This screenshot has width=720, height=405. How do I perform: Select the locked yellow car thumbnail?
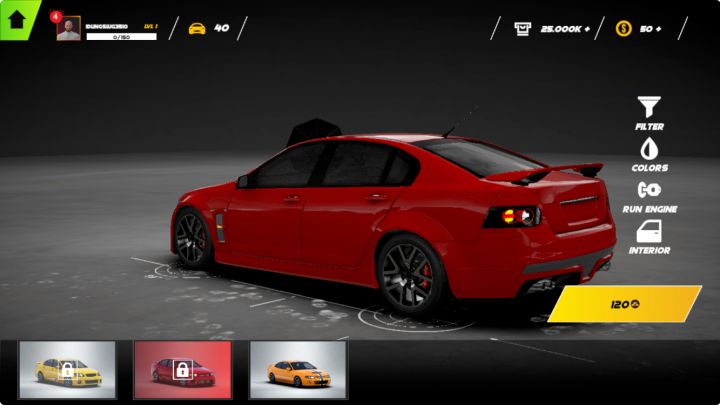coord(67,370)
